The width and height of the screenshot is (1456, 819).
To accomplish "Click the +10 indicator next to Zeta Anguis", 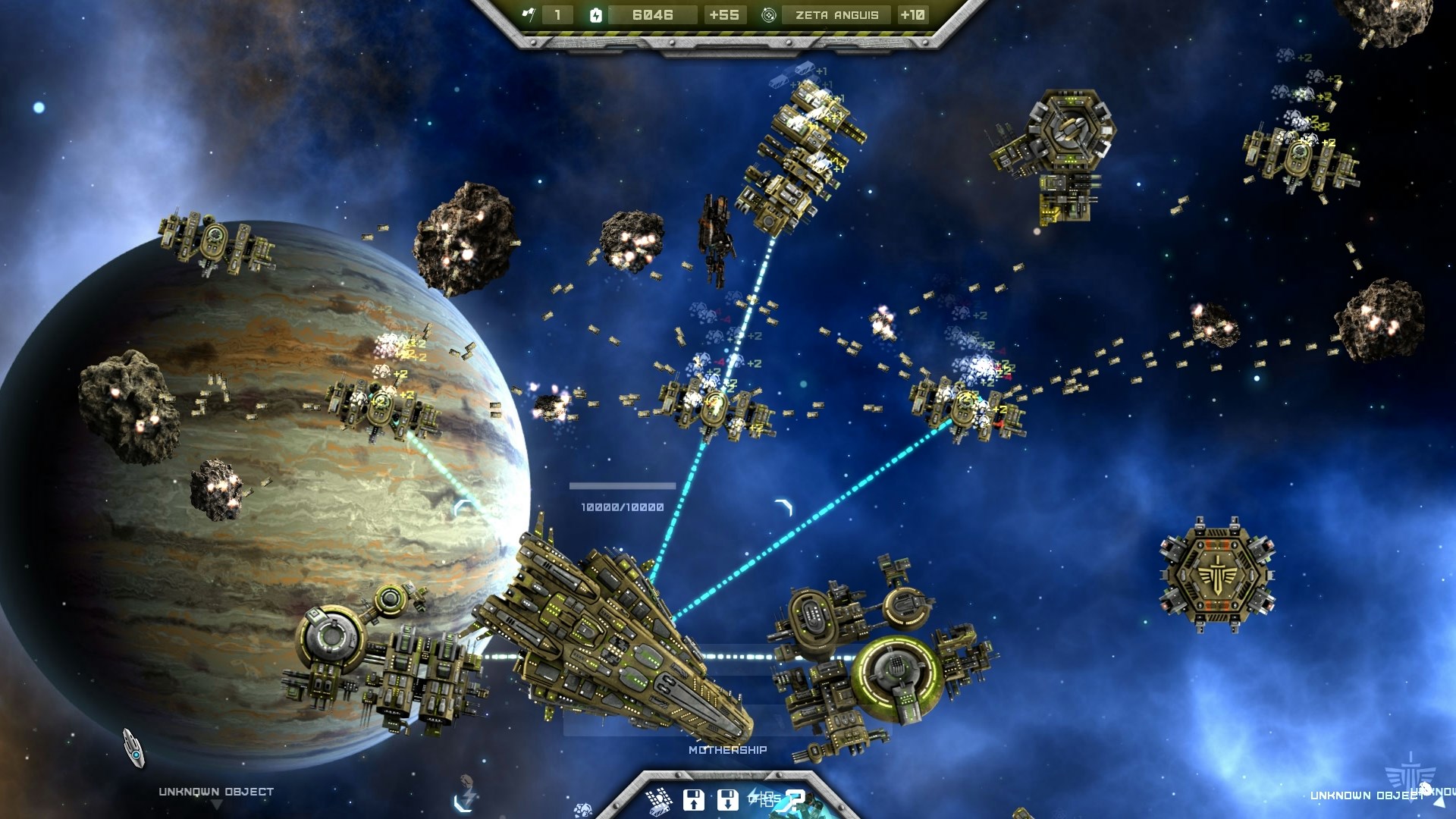I will (913, 14).
